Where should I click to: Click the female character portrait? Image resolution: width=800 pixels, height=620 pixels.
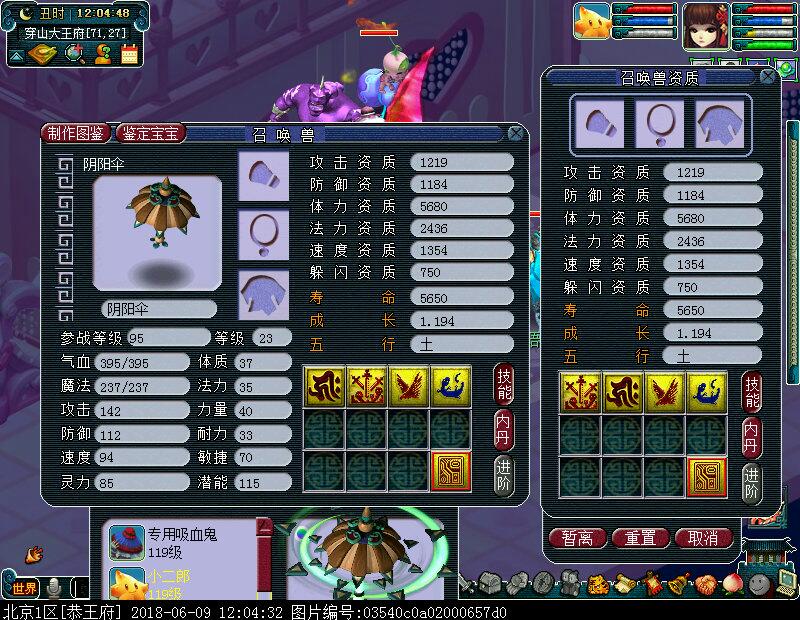(x=706, y=24)
